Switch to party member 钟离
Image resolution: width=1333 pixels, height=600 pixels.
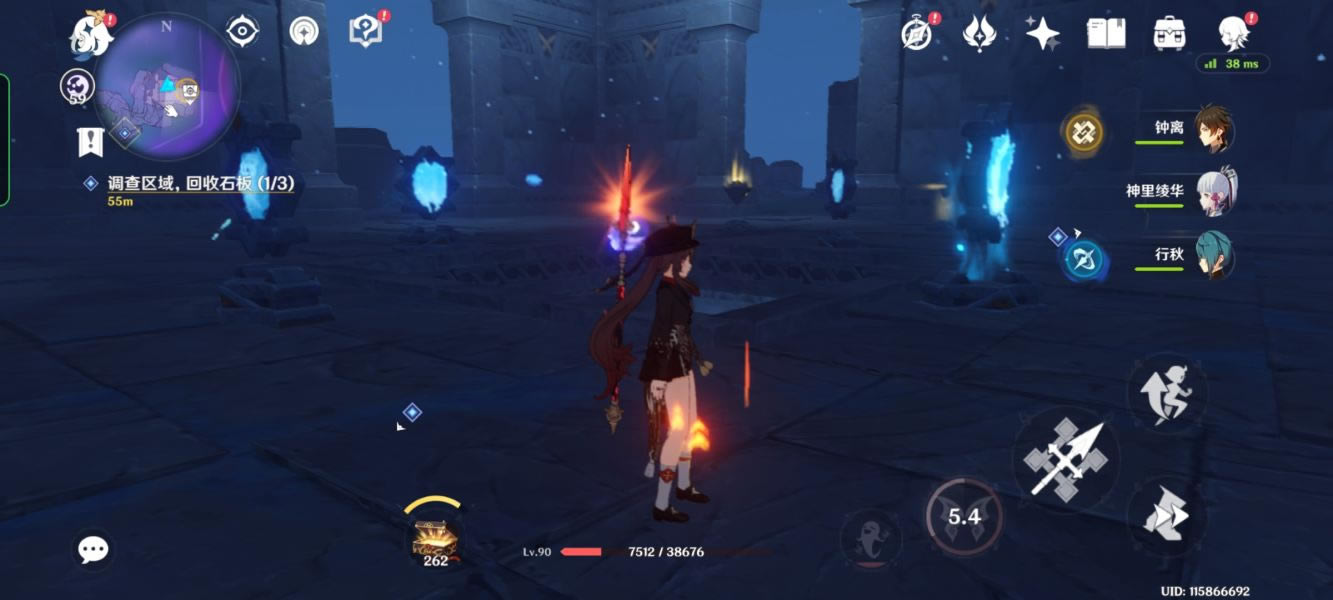[x=1214, y=130]
